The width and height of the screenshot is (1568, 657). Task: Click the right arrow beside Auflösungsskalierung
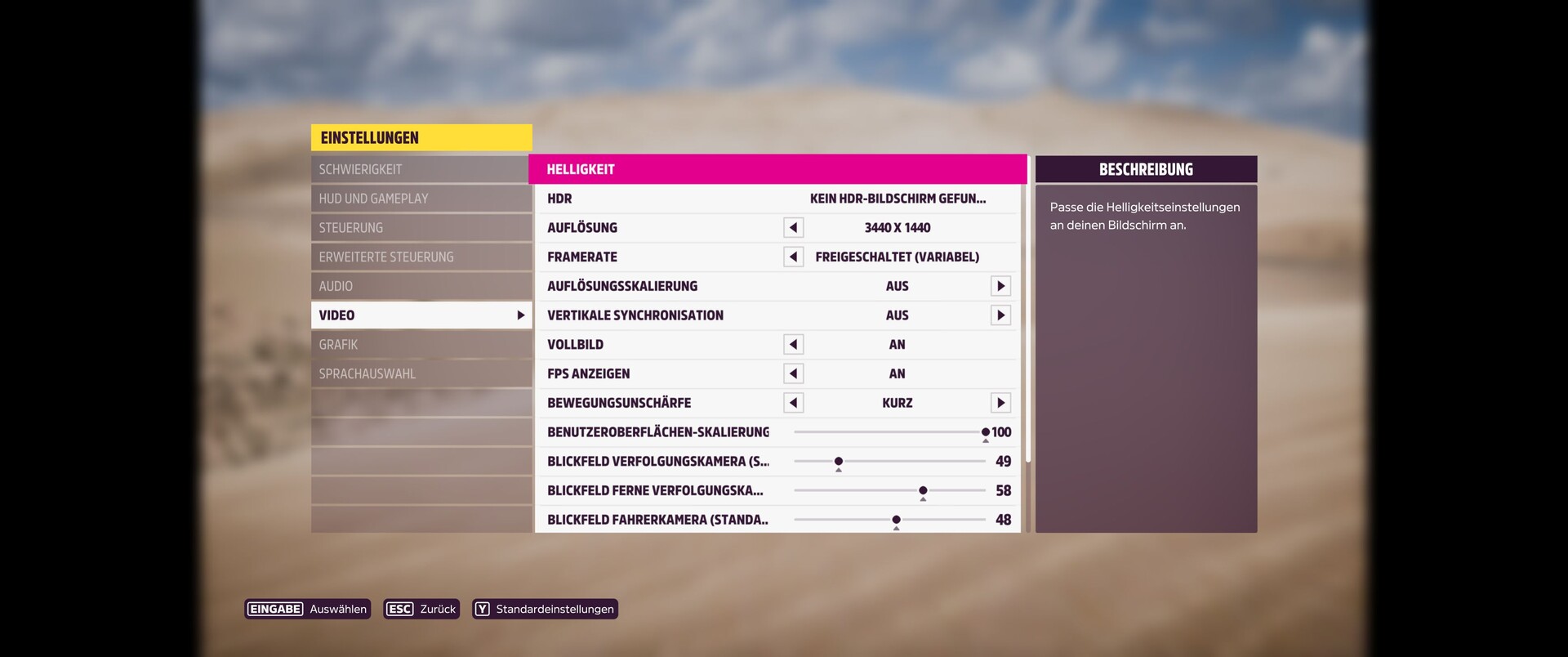1000,286
